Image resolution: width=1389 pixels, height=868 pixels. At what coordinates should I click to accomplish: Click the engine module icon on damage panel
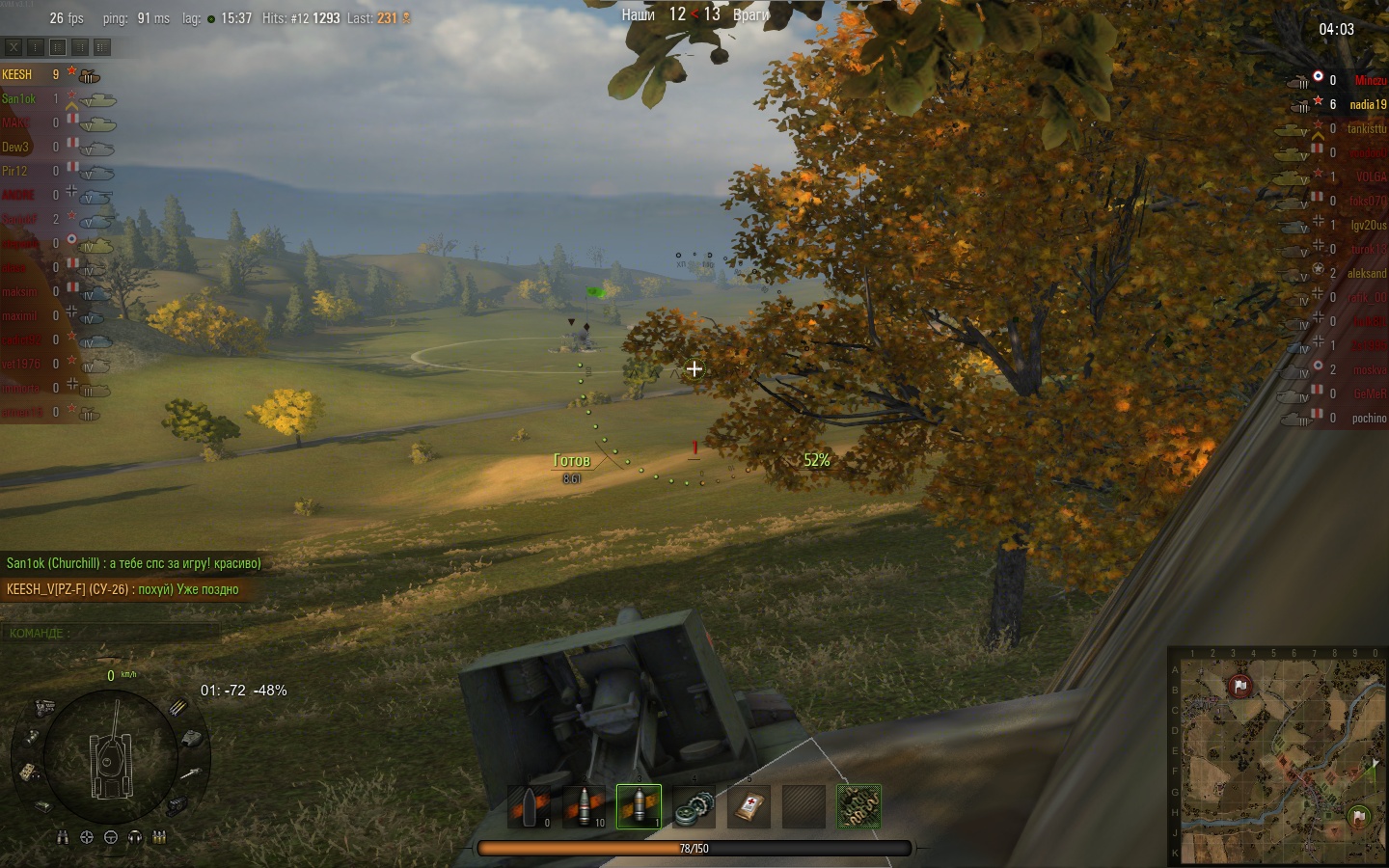pos(44,709)
